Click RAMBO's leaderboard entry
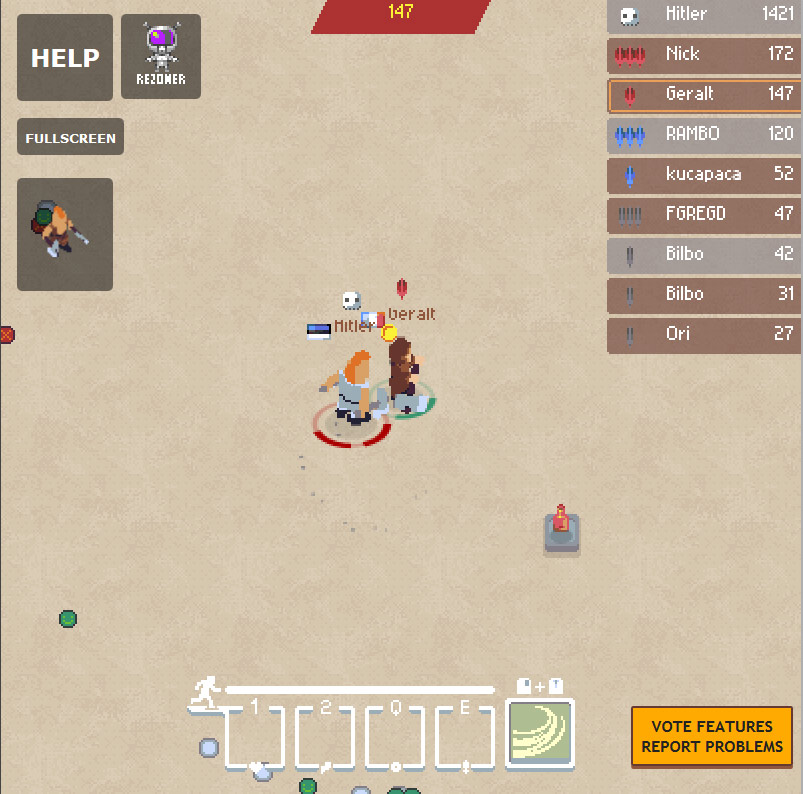 coord(704,134)
